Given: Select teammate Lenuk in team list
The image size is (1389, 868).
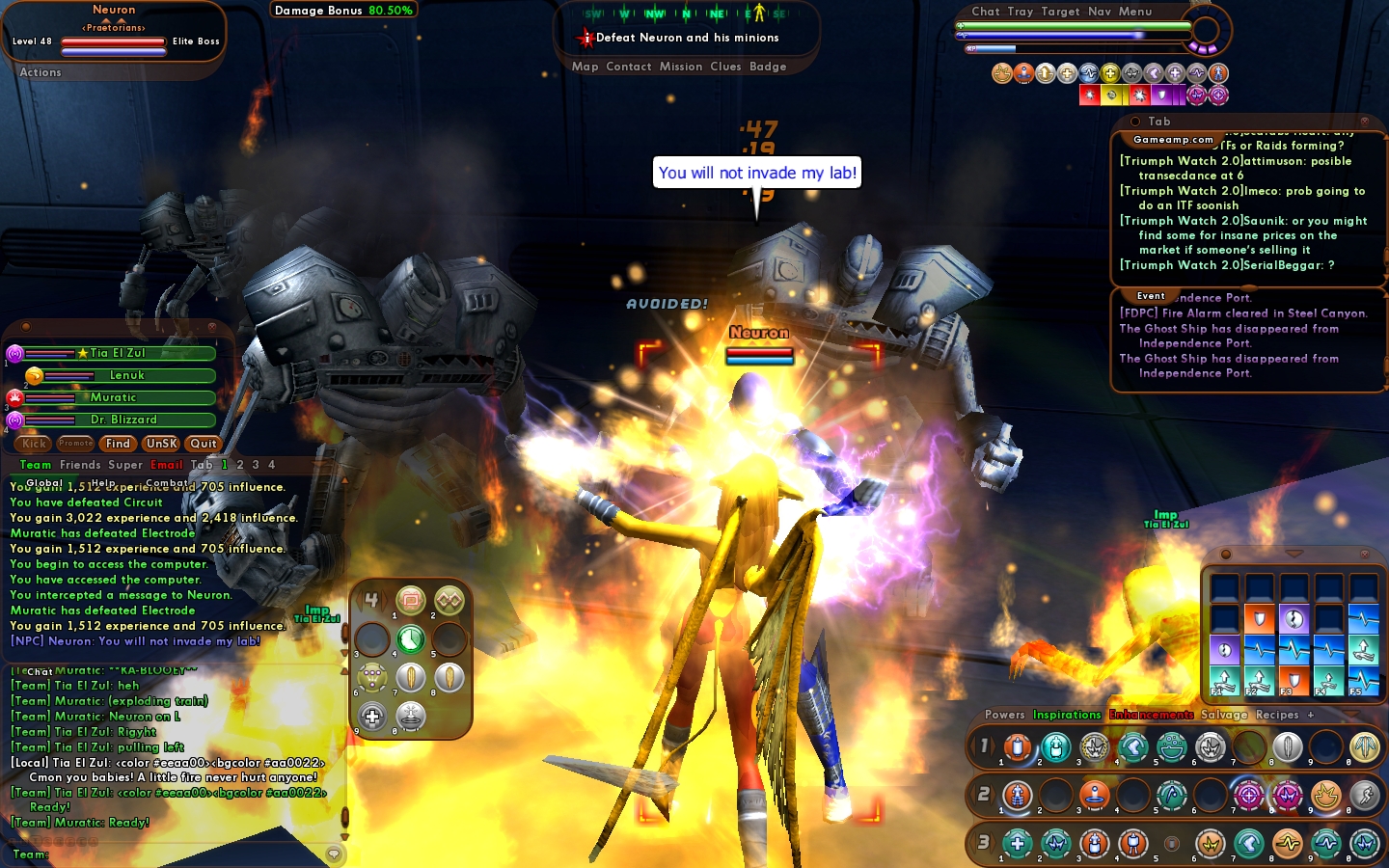Looking at the screenshot, I should [x=126, y=375].
